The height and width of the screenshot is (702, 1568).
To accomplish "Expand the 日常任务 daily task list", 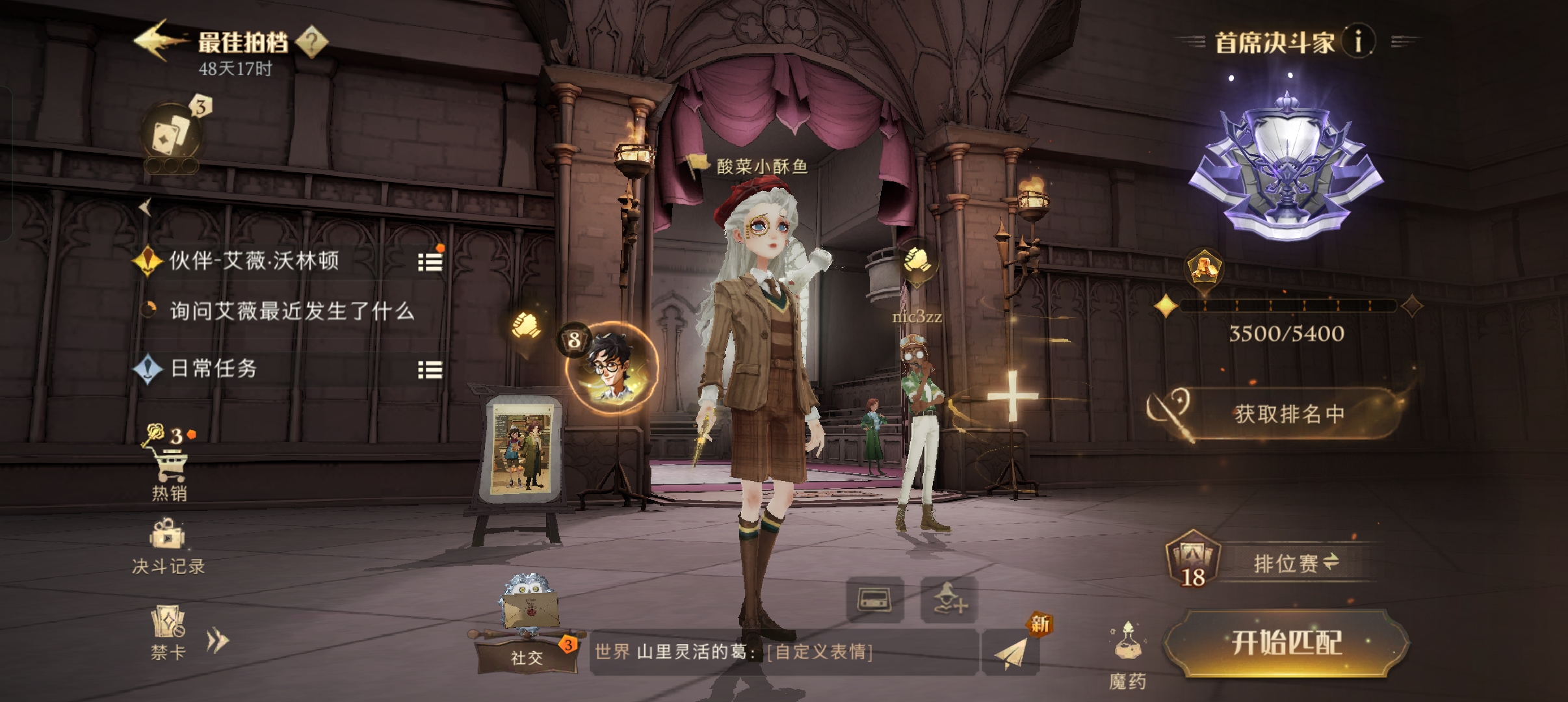I will [430, 370].
